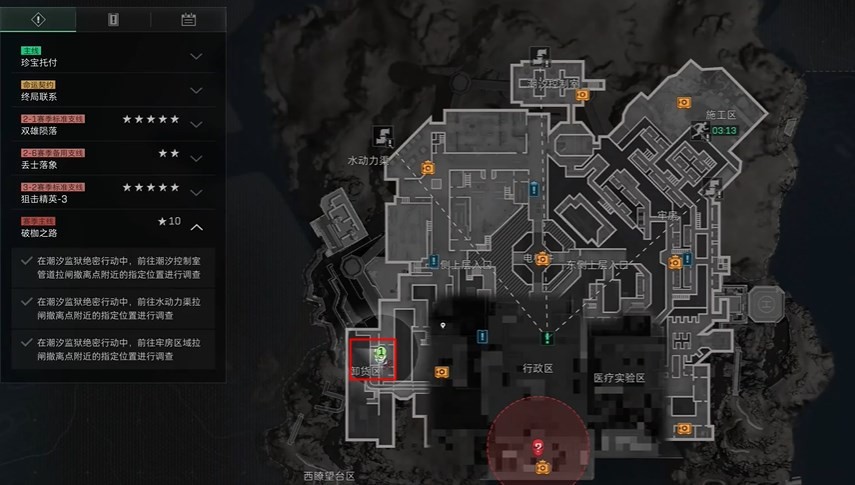The width and height of the screenshot is (855, 485).
Task: Open the calendar icon tab
Action: coord(187,19)
